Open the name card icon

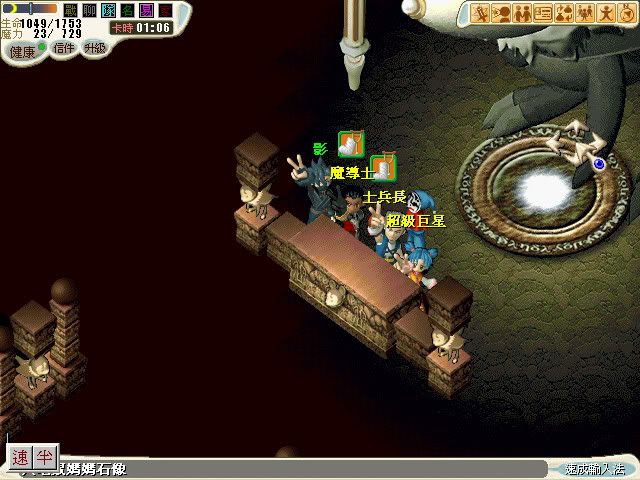pos(544,13)
